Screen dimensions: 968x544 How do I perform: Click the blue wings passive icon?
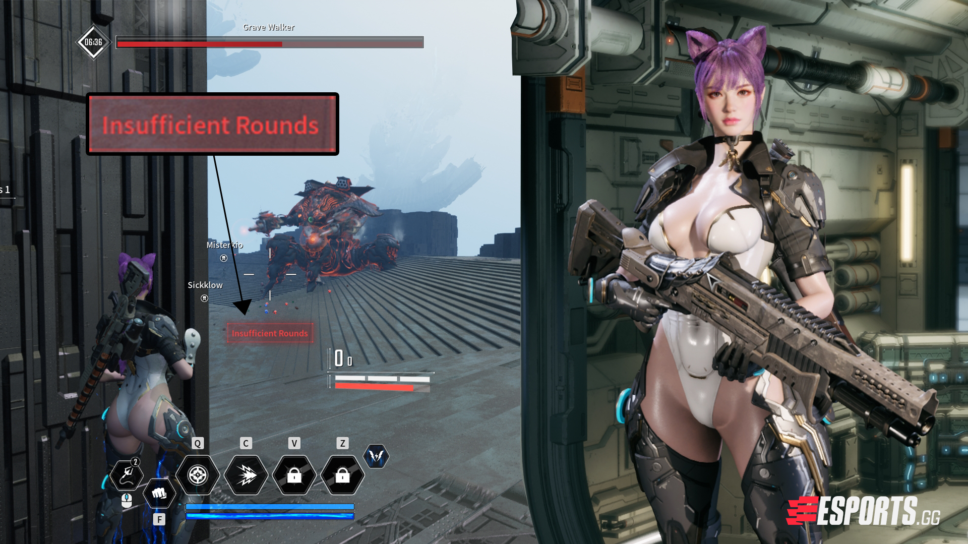tap(376, 456)
